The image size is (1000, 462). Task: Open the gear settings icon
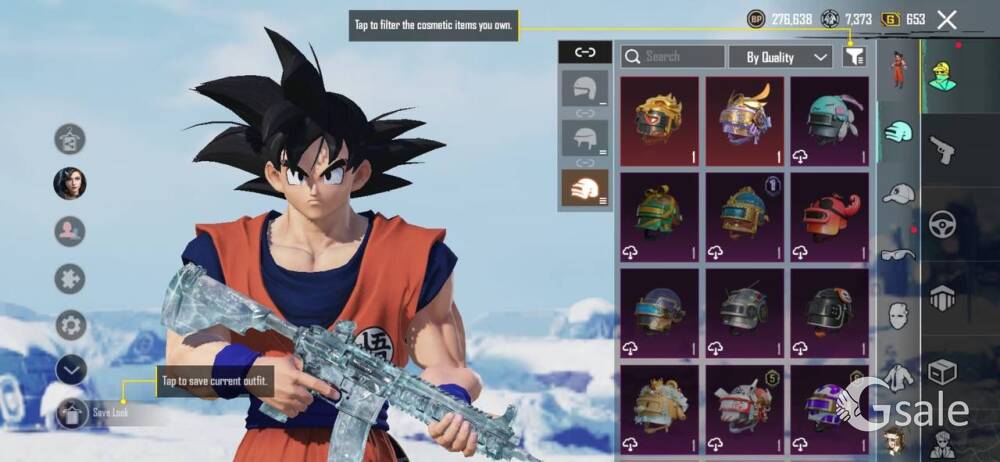tap(70, 325)
